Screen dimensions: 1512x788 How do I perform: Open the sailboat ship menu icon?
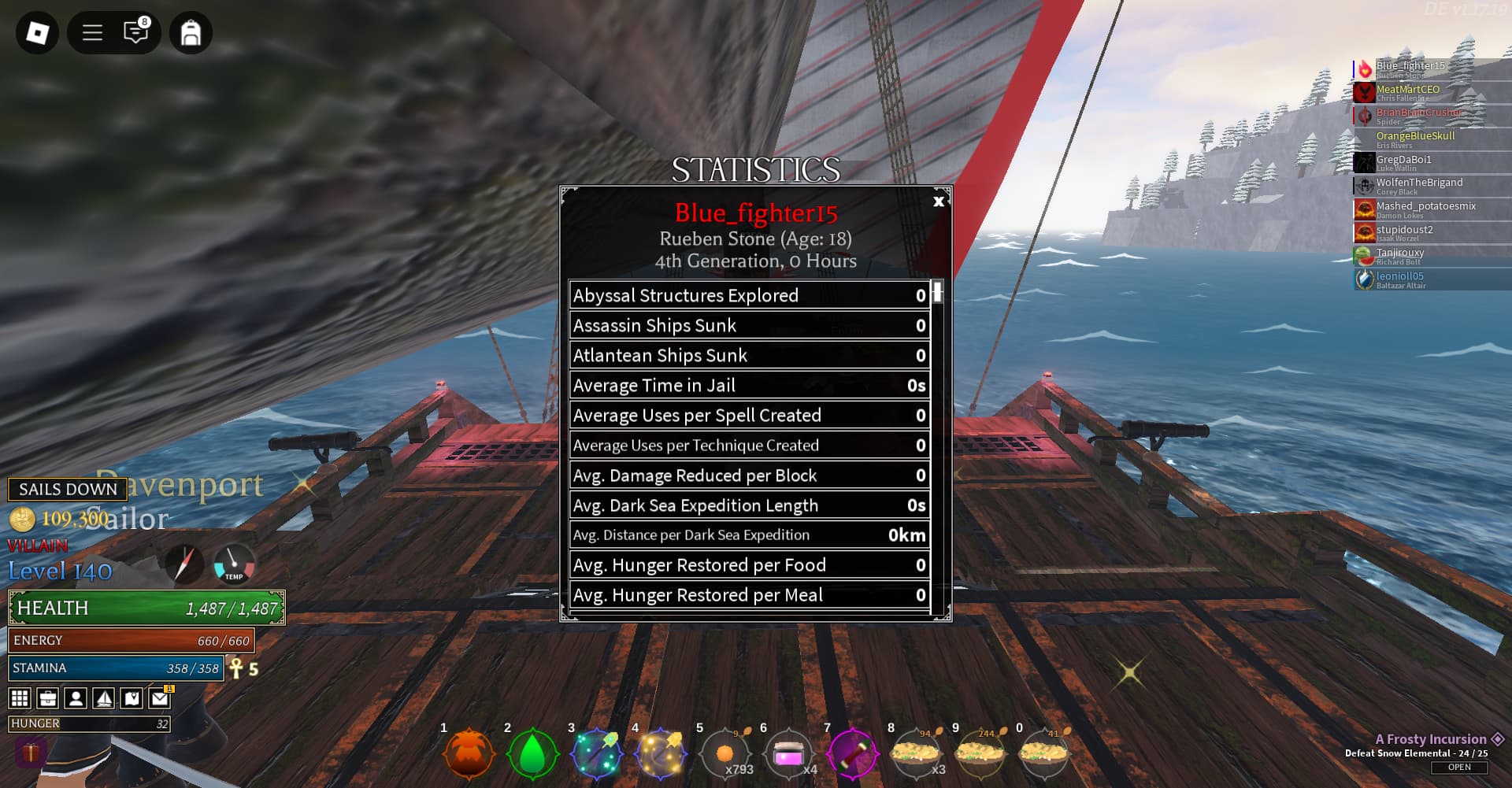(103, 697)
